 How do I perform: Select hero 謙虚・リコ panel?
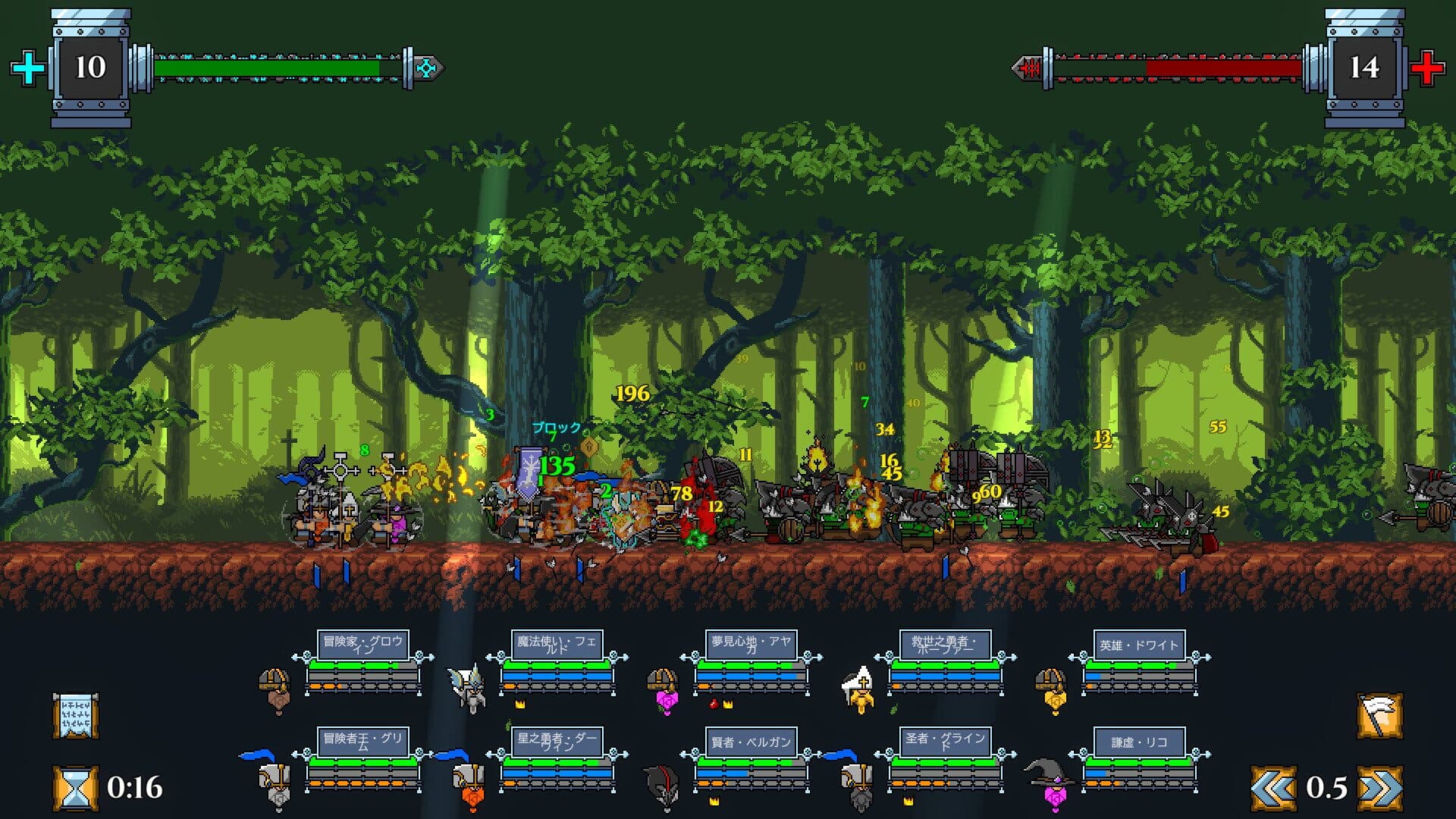tap(1139, 759)
